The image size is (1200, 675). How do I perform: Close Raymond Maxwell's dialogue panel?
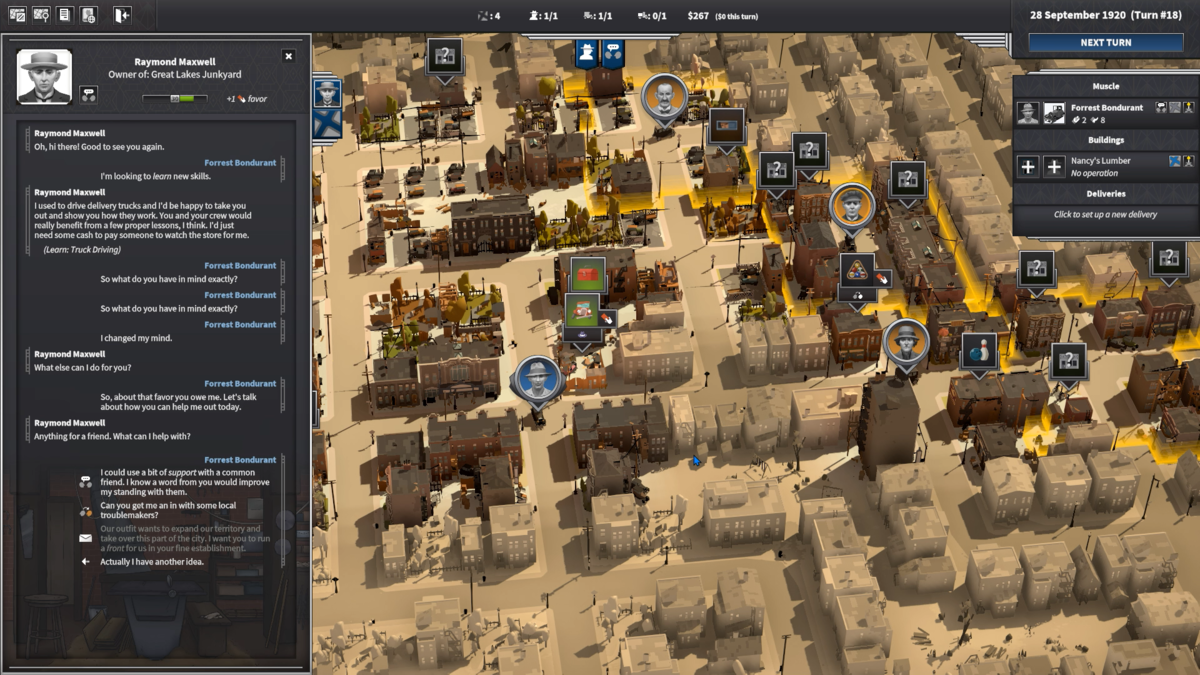pyautogui.click(x=289, y=56)
